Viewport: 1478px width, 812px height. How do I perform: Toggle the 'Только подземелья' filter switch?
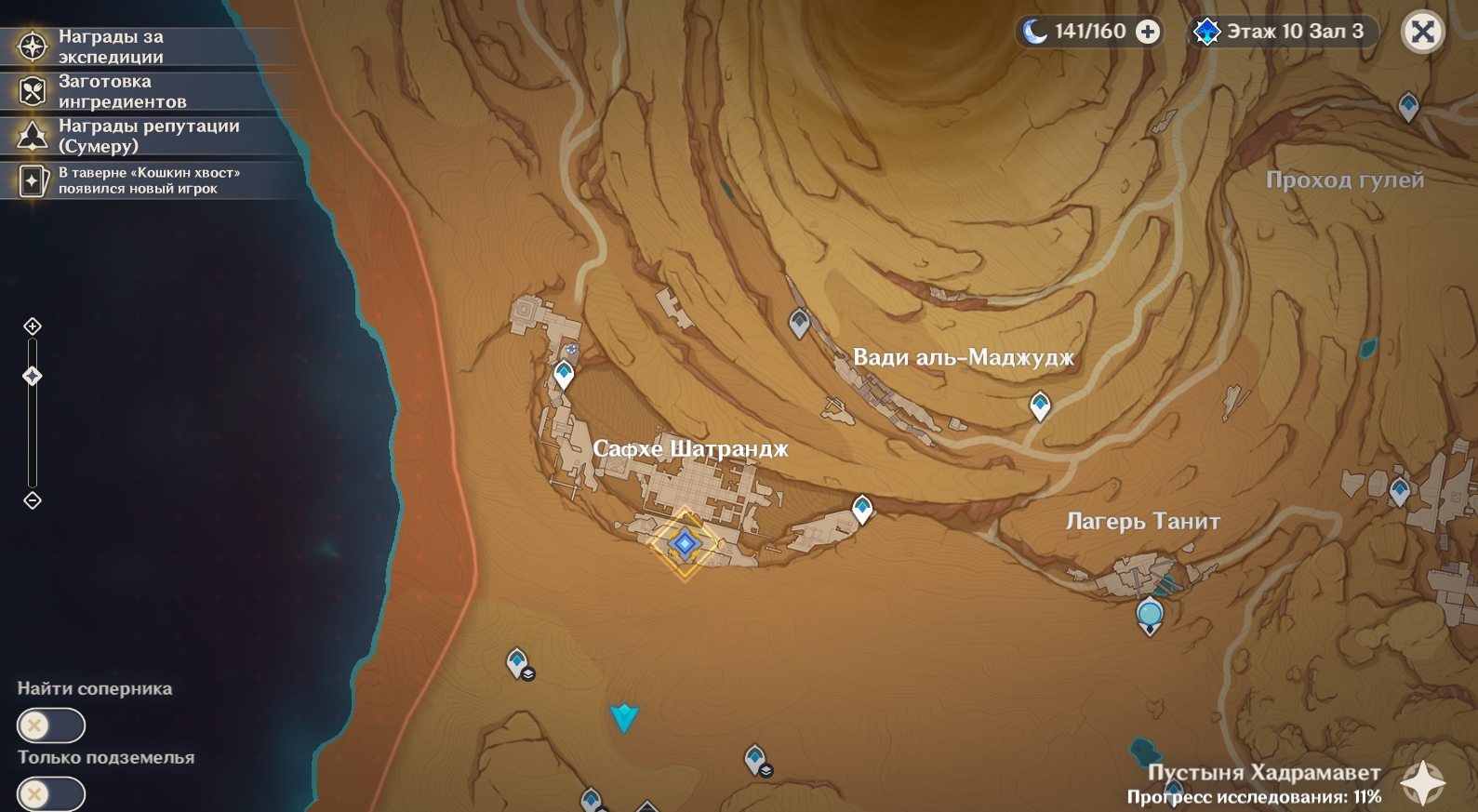pos(51,794)
